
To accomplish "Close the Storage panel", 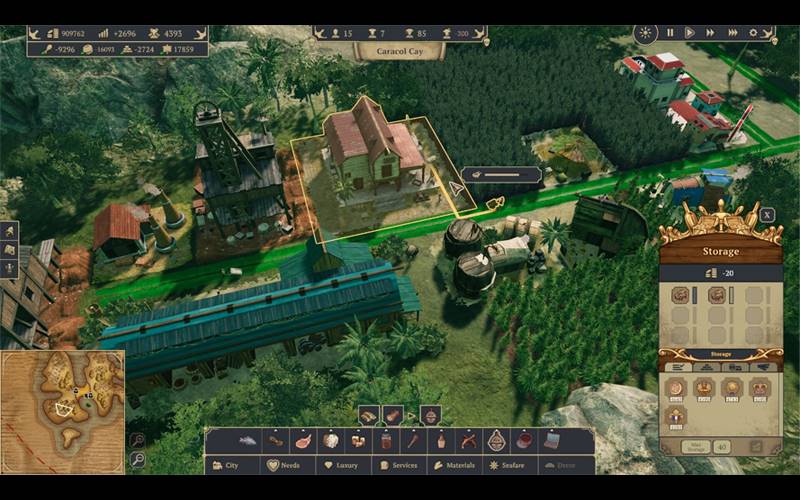I will 767,214.
